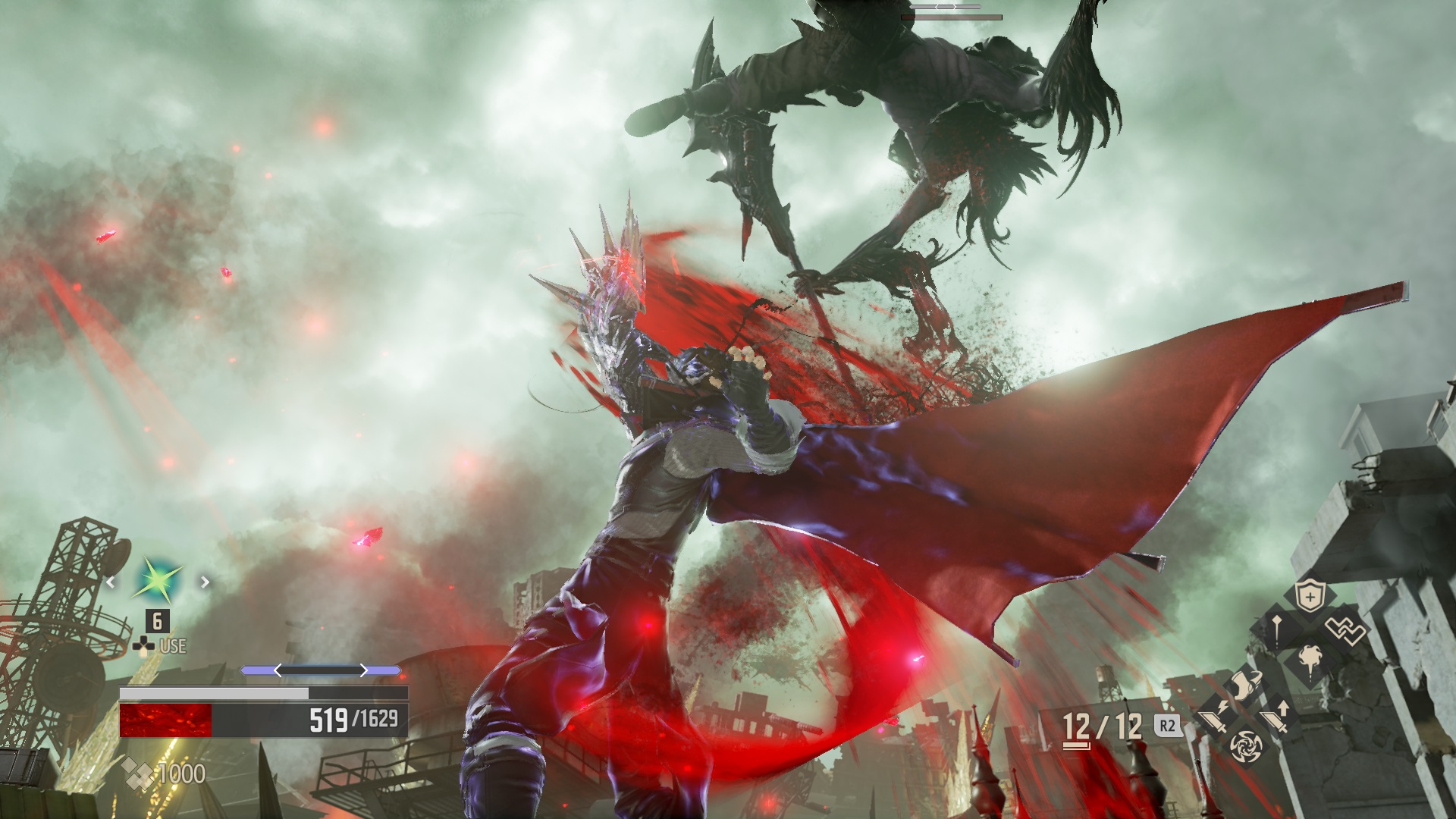The width and height of the screenshot is (1456, 819).
Task: Click the Haze crystal icon beside 1000
Action: point(136,773)
